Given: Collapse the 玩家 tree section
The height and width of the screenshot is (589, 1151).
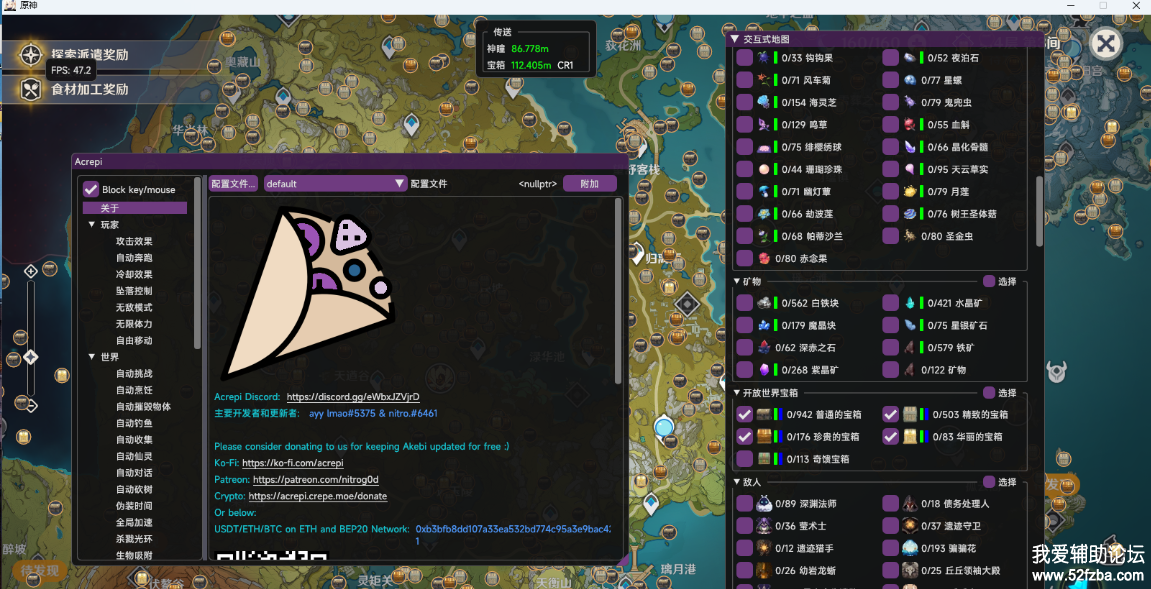Looking at the screenshot, I should (x=92, y=225).
